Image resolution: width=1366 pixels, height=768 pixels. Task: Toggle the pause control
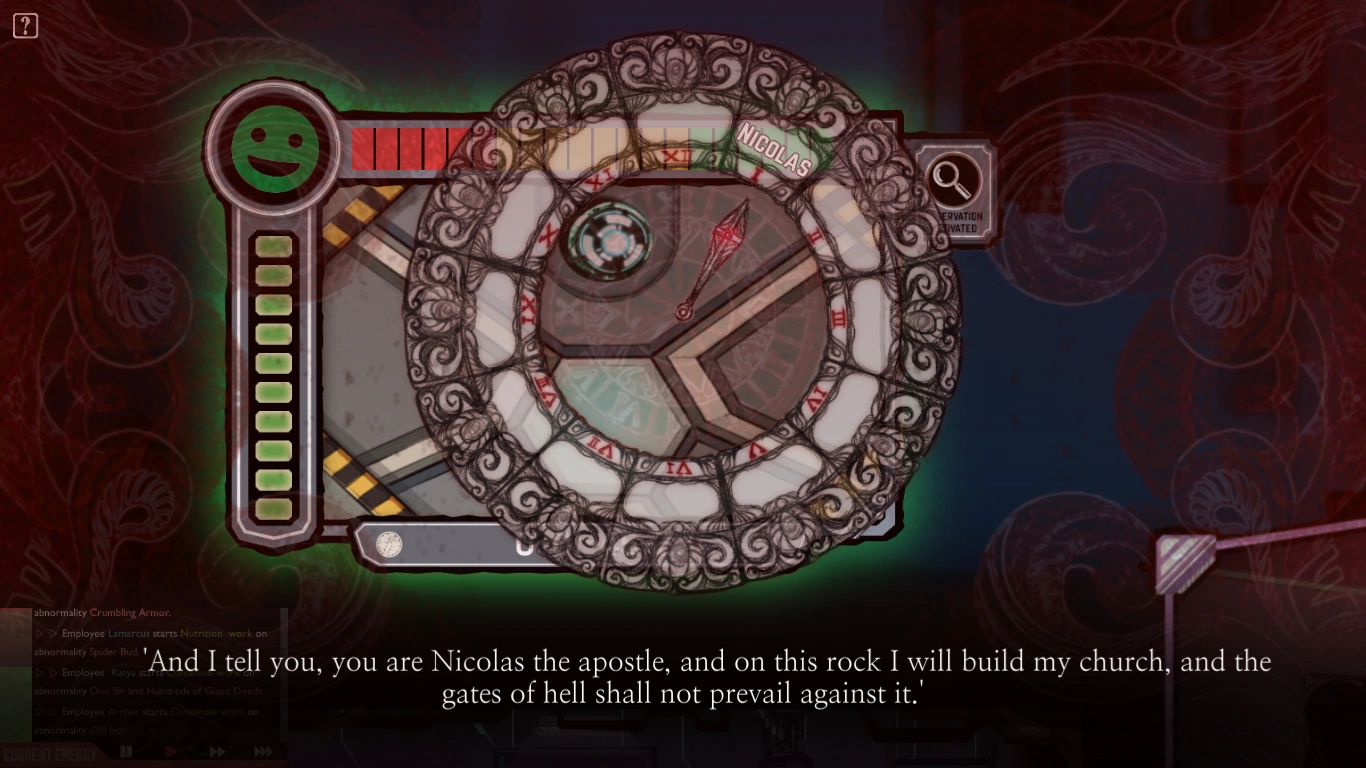pos(127,751)
